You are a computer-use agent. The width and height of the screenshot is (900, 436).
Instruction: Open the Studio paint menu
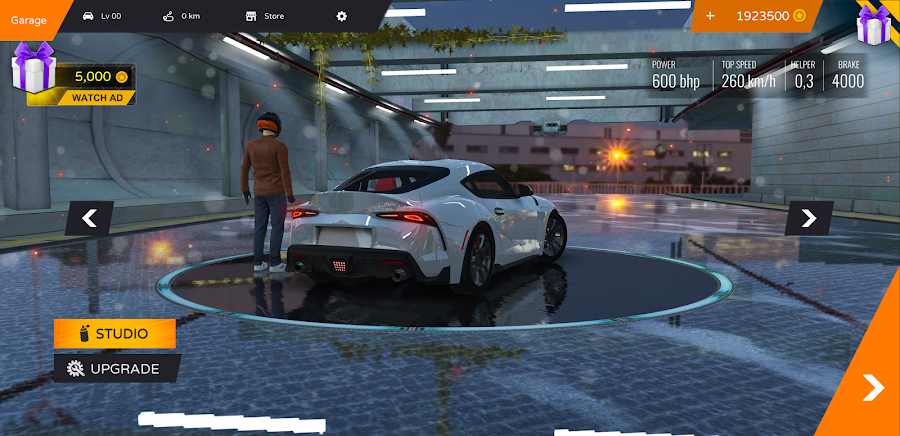click(115, 333)
